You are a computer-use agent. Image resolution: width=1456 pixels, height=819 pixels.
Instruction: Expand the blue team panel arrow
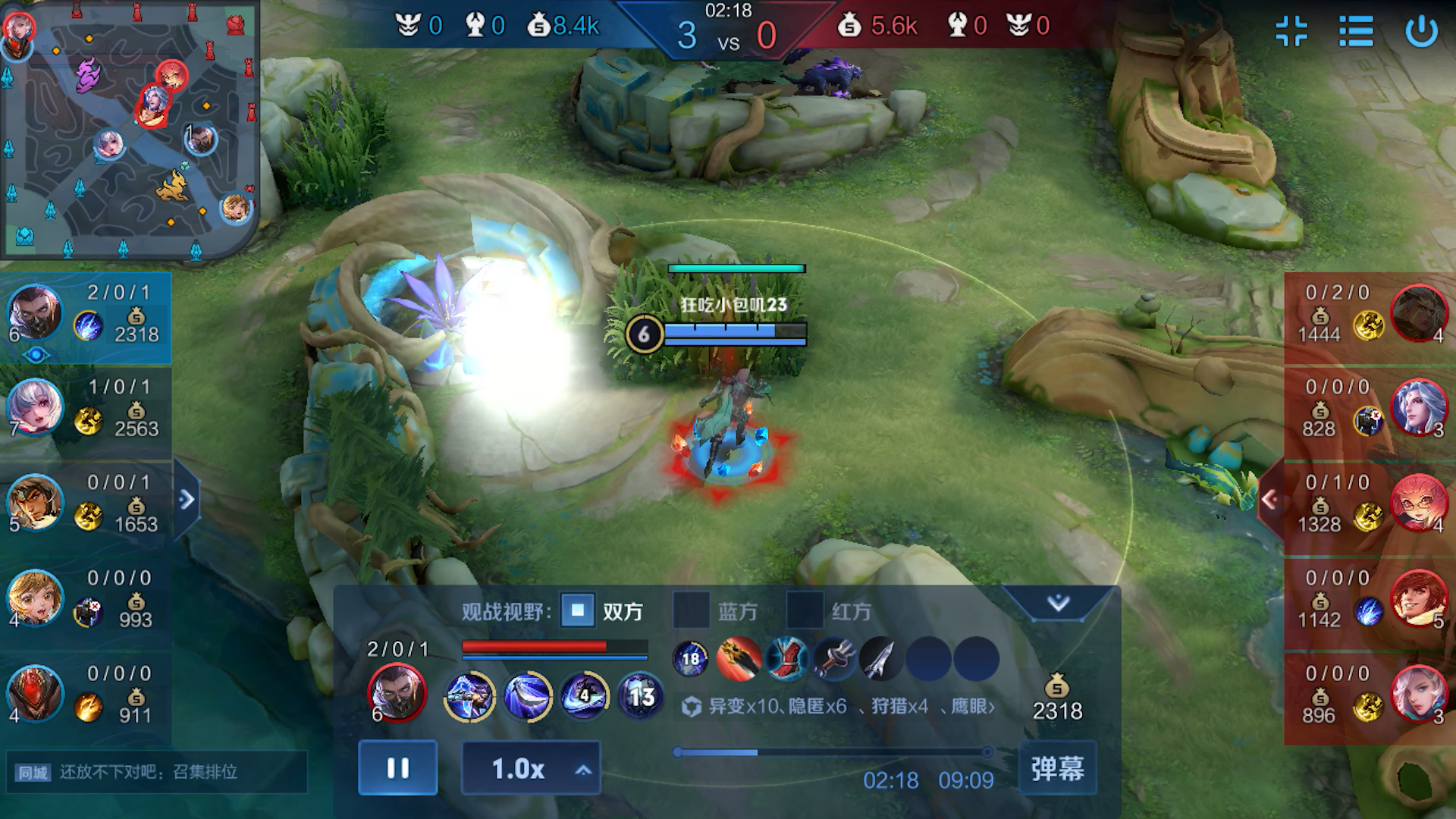point(187,499)
